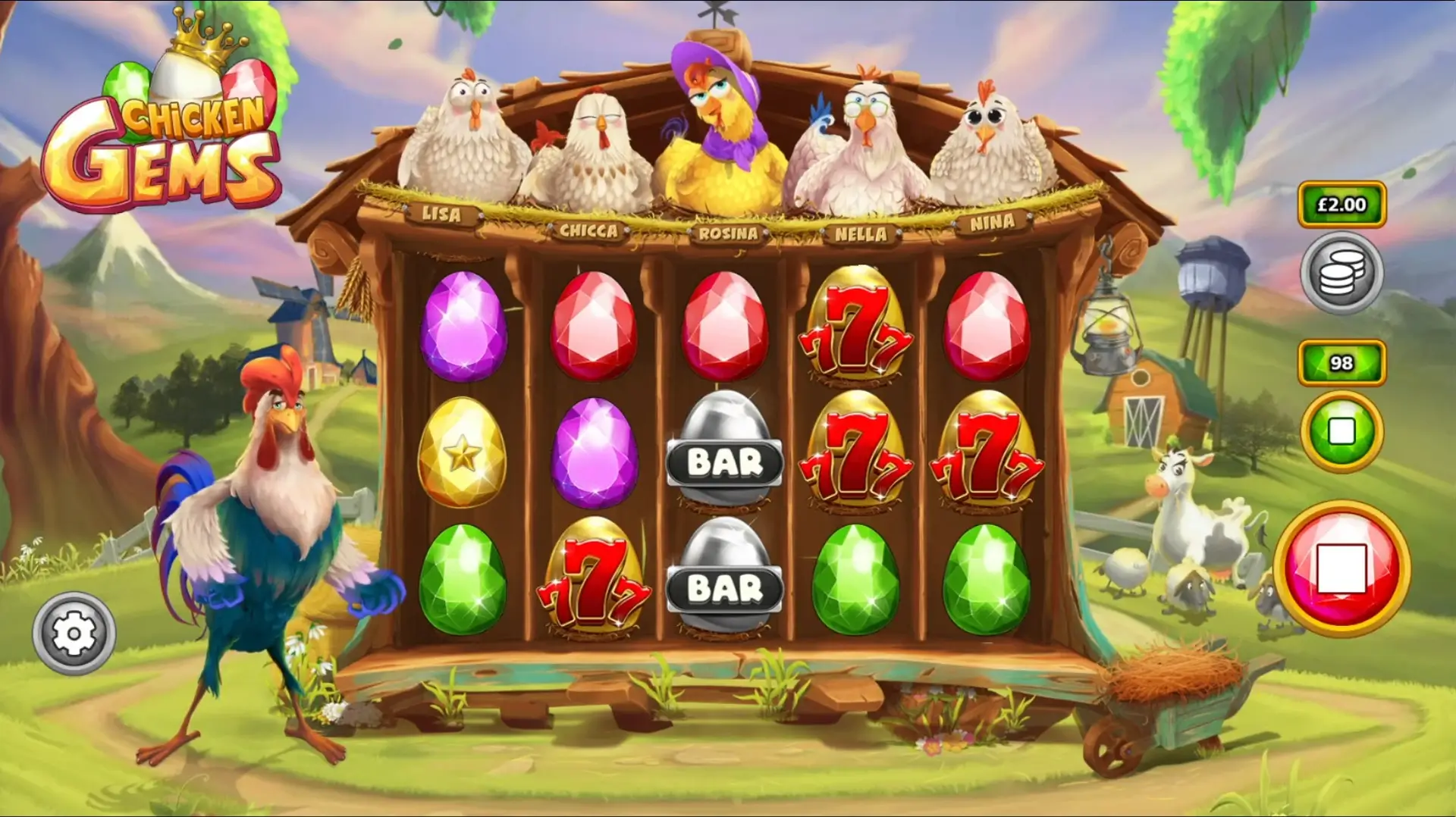Select the golden 7-7-7 symbol on reel four
Screen dimensions: 1456x817
(858, 453)
